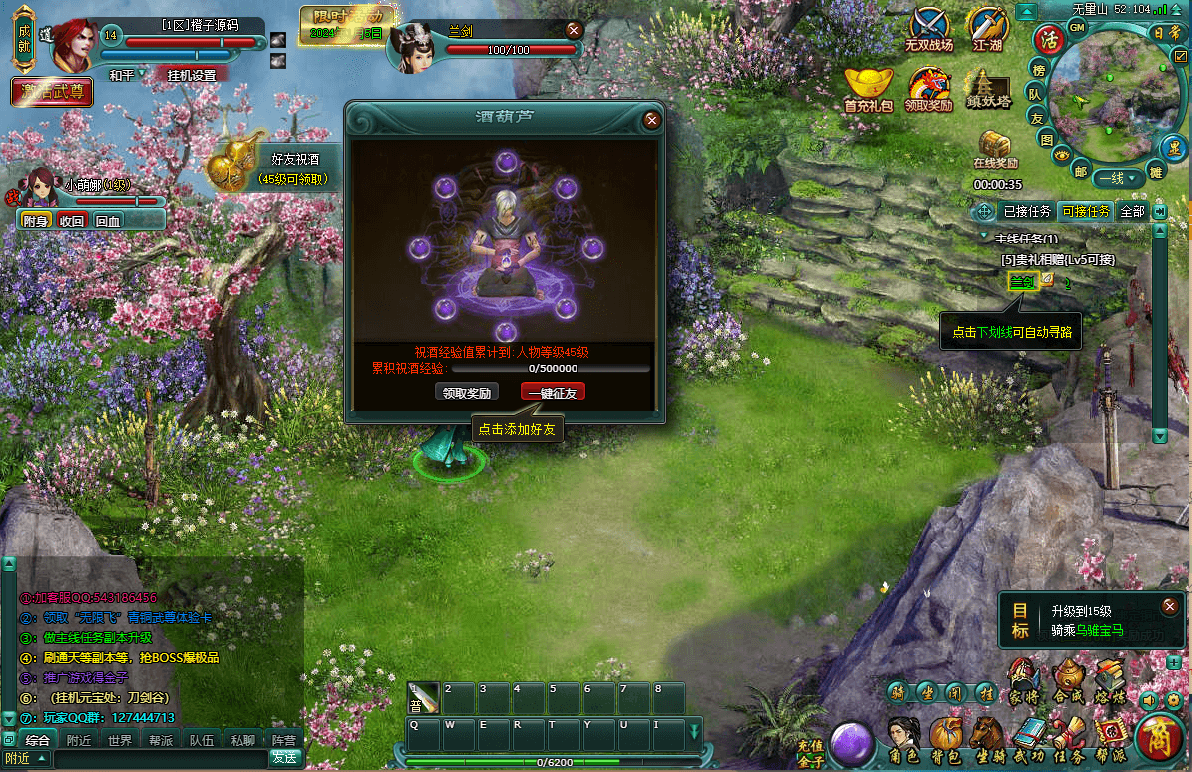Select the pet's 回血 heal button
Screen dimensions: 1192x772
click(x=107, y=221)
